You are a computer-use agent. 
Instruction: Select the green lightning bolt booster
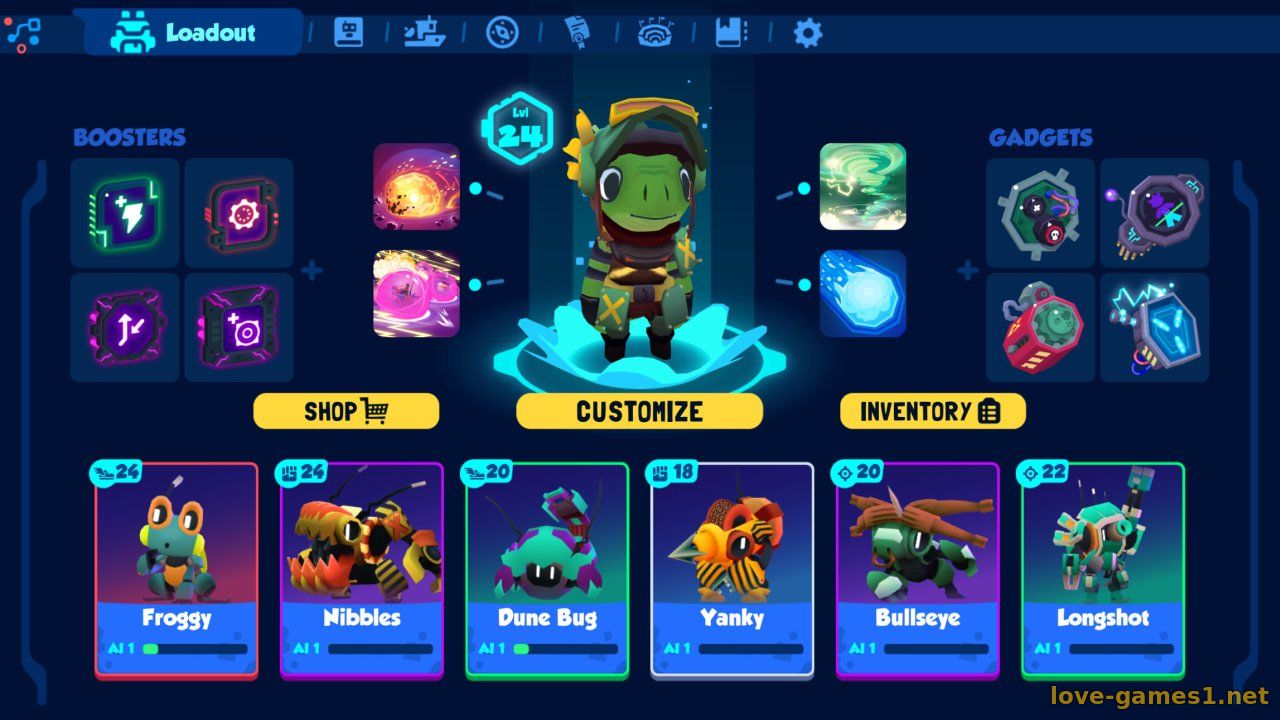[x=125, y=213]
